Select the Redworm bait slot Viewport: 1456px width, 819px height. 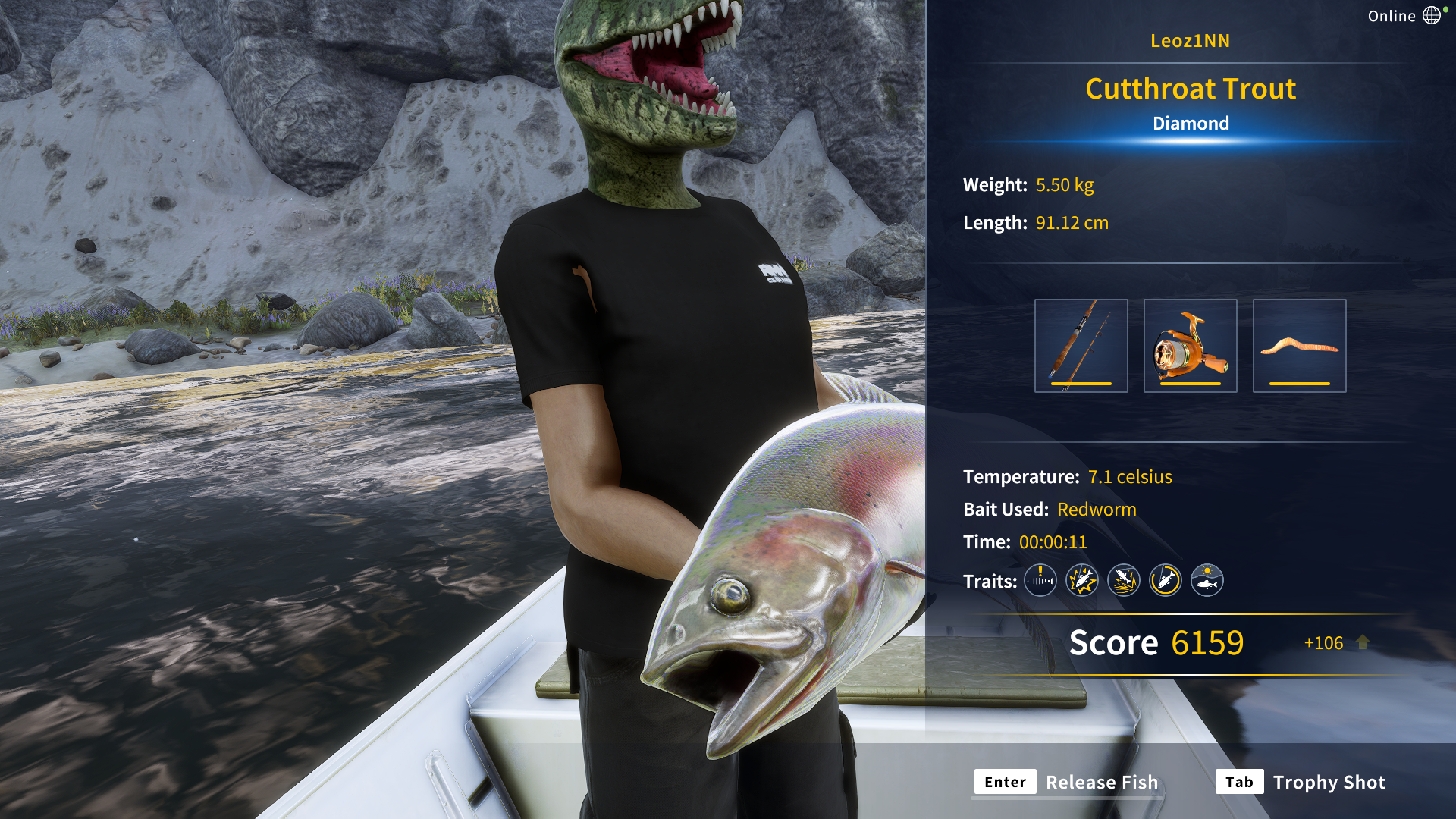(x=1299, y=346)
